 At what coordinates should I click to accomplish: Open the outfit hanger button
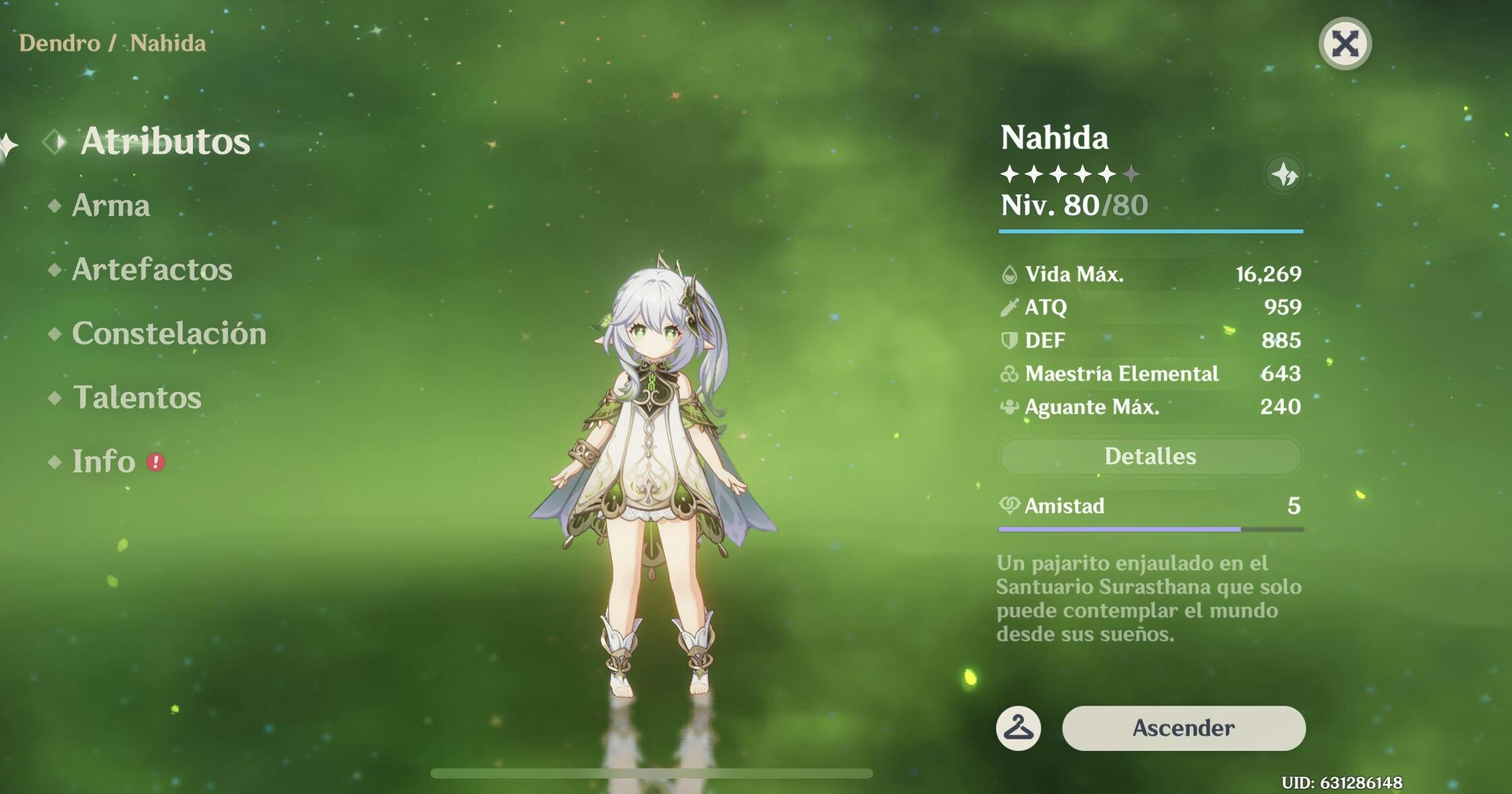pyautogui.click(x=1018, y=728)
